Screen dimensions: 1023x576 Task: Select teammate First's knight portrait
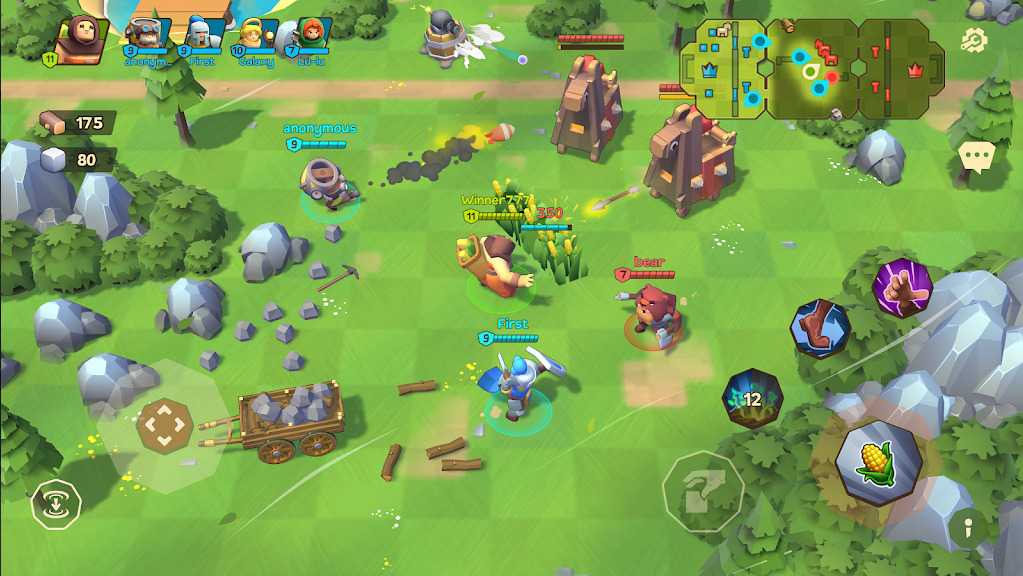coord(201,37)
